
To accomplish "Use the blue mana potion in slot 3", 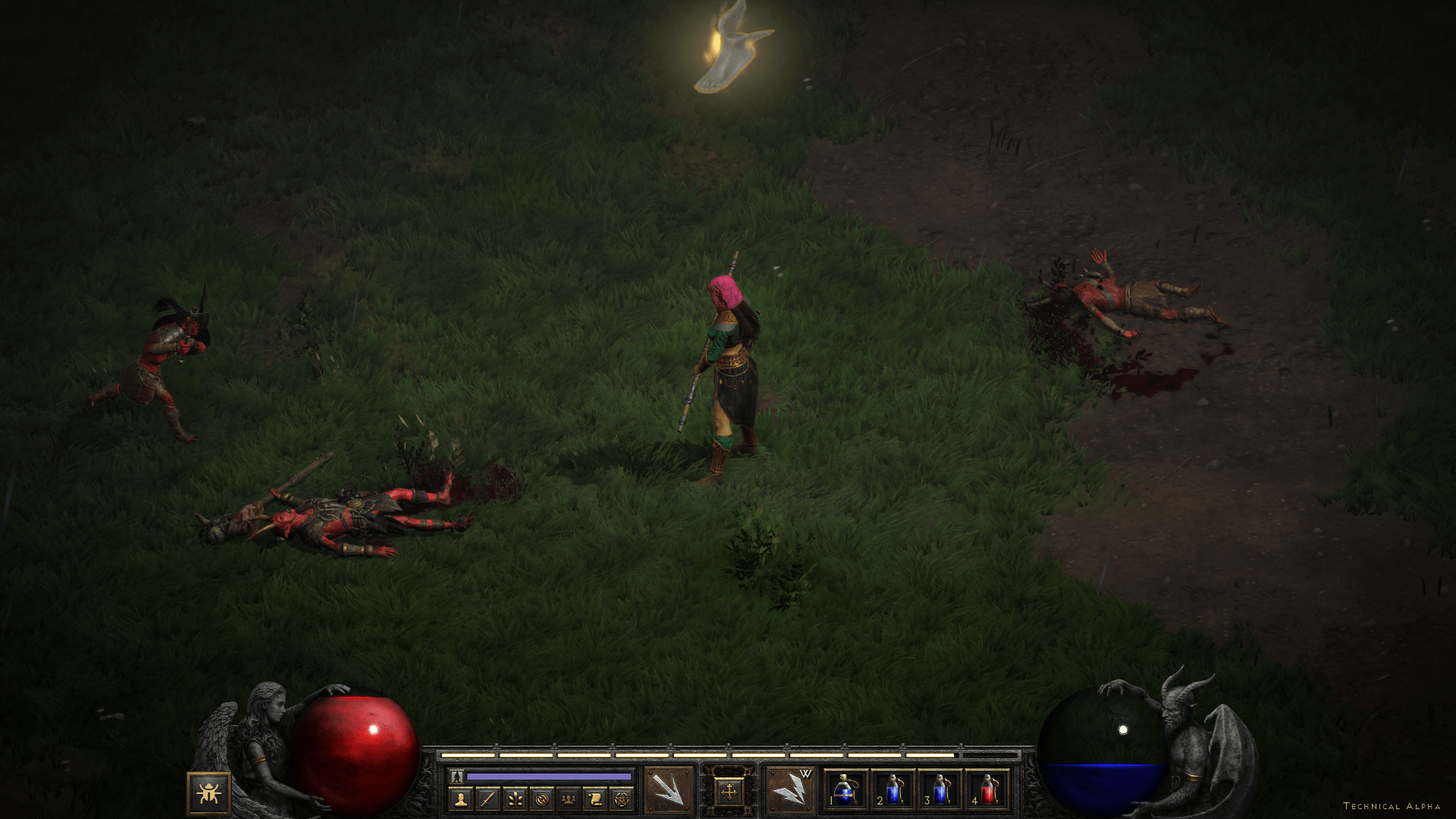I will click(x=940, y=790).
